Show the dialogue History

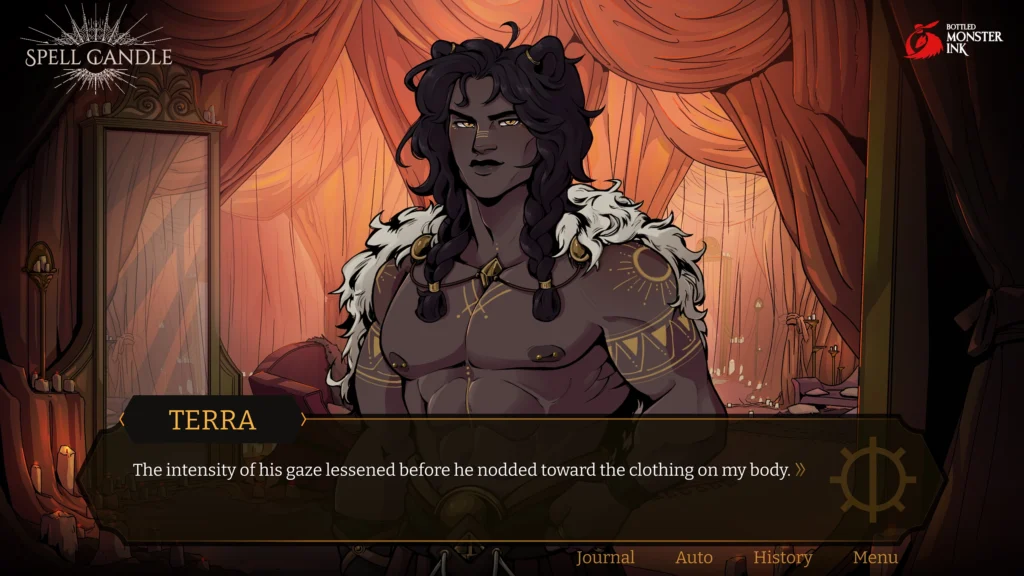(x=783, y=558)
